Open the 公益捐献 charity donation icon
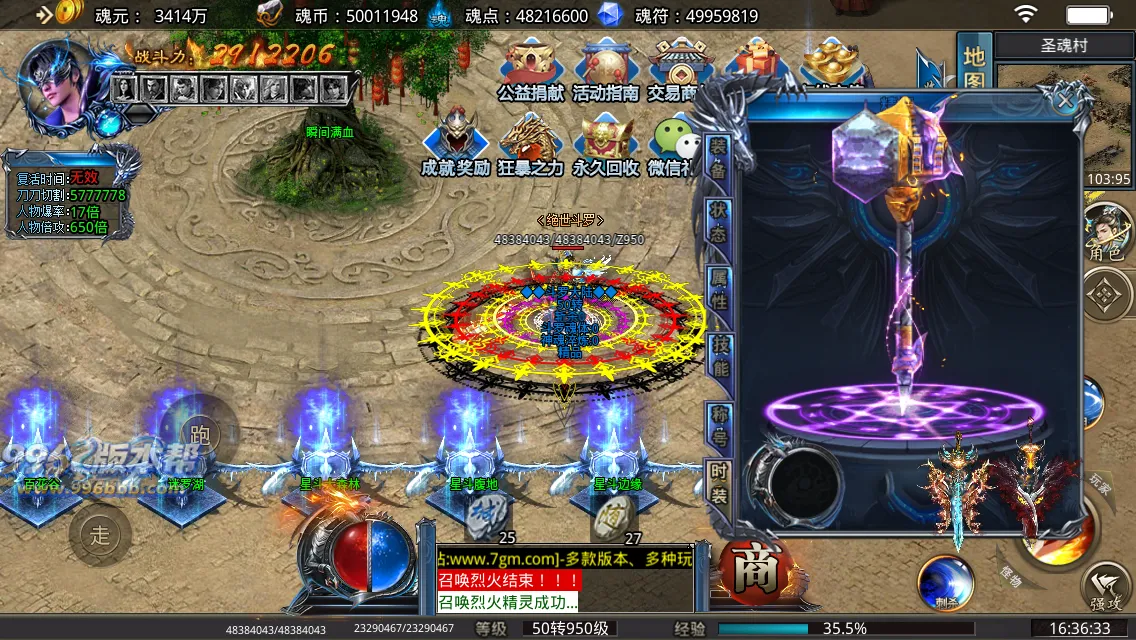The height and width of the screenshot is (640, 1136). [x=532, y=68]
